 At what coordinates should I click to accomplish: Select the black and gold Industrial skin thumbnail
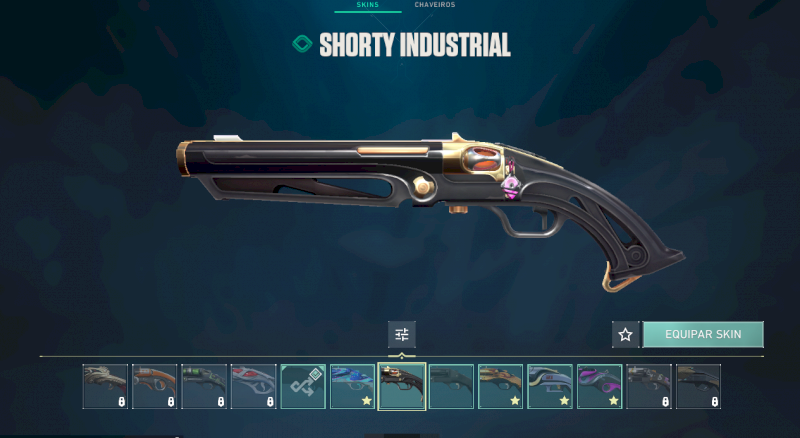point(402,386)
